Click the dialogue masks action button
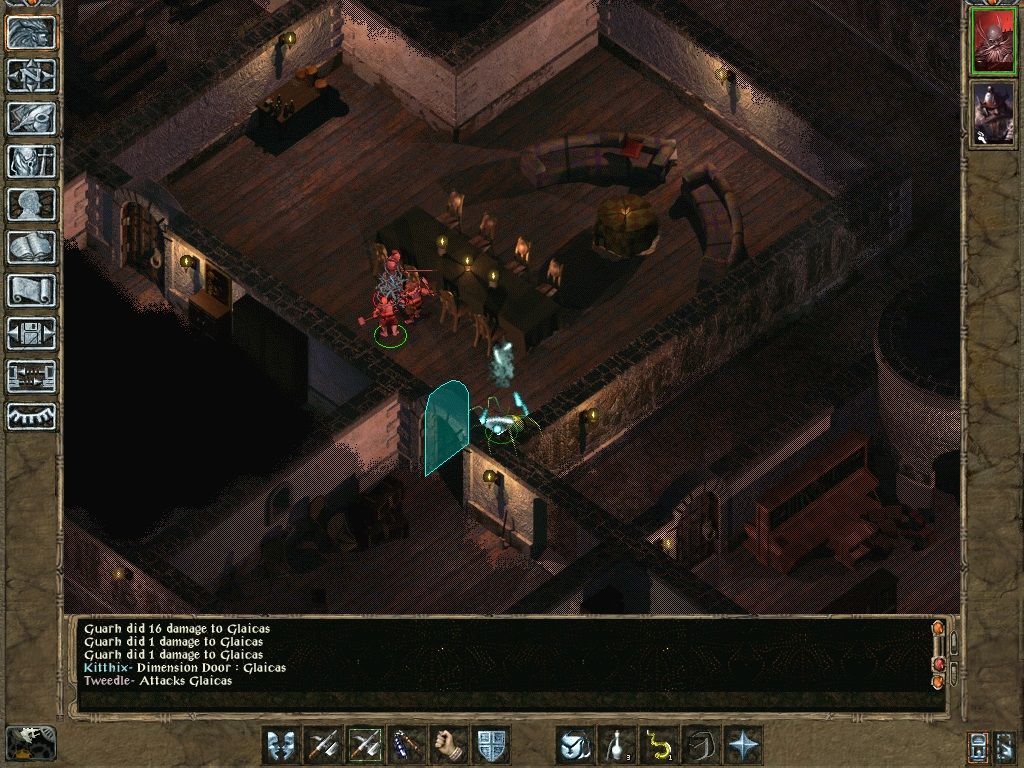Image resolution: width=1024 pixels, height=768 pixels. coord(281,745)
